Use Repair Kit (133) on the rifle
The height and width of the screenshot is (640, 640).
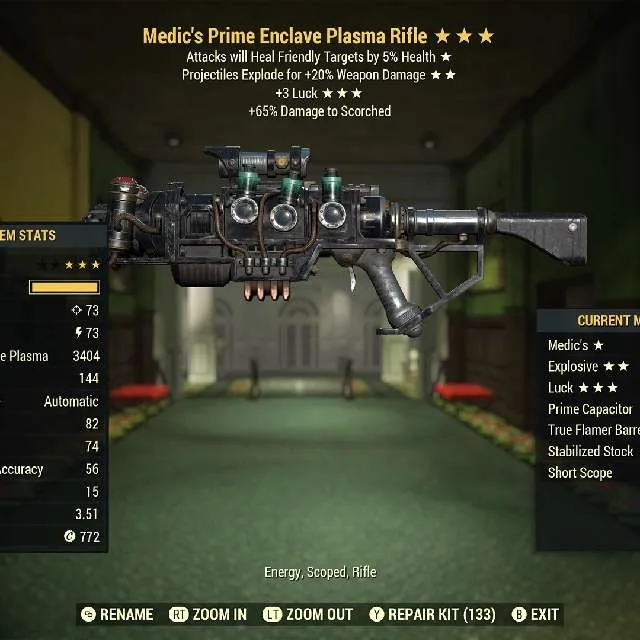[433, 614]
